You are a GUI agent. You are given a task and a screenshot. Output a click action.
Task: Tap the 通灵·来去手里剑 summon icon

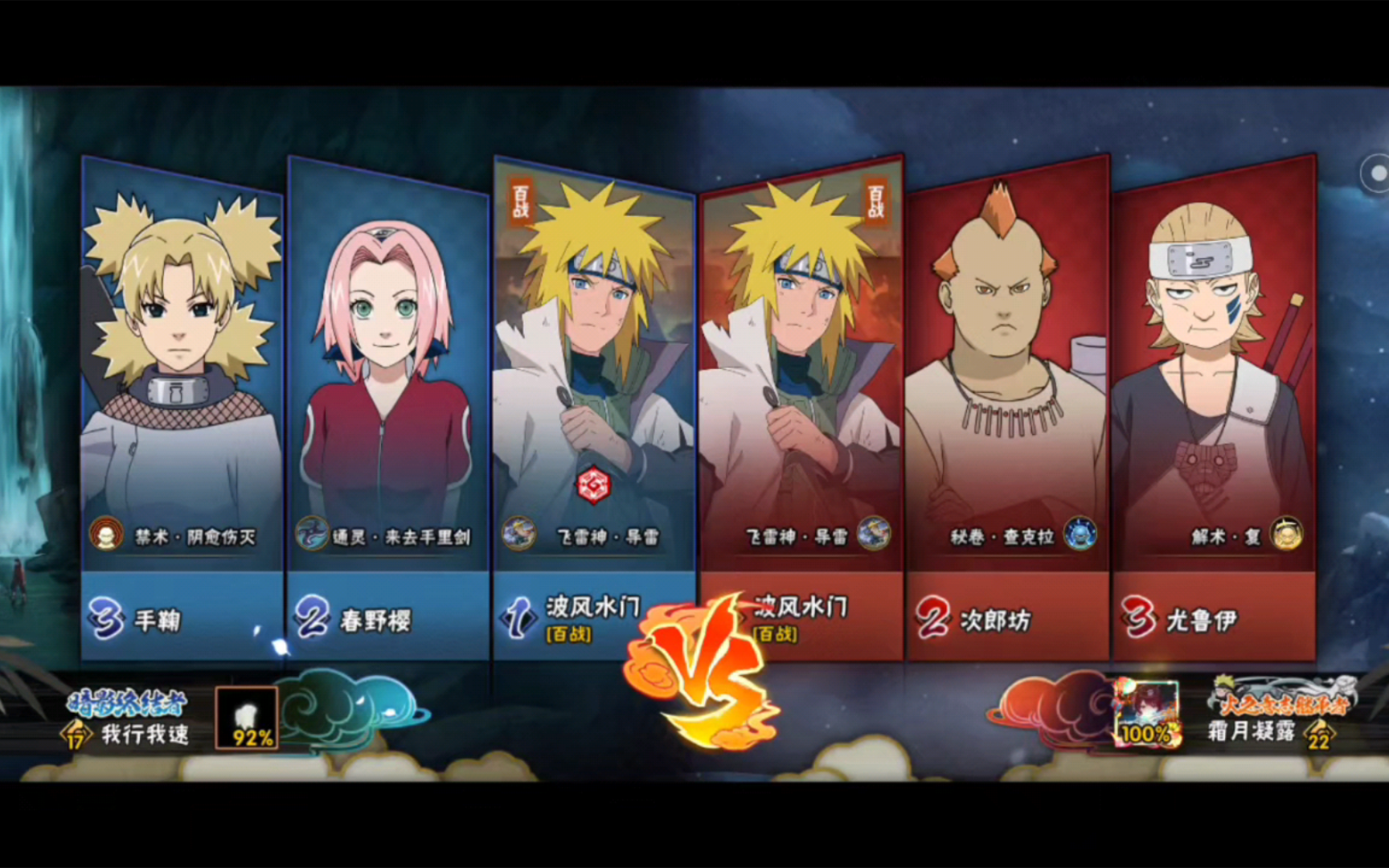pyautogui.click(x=312, y=534)
